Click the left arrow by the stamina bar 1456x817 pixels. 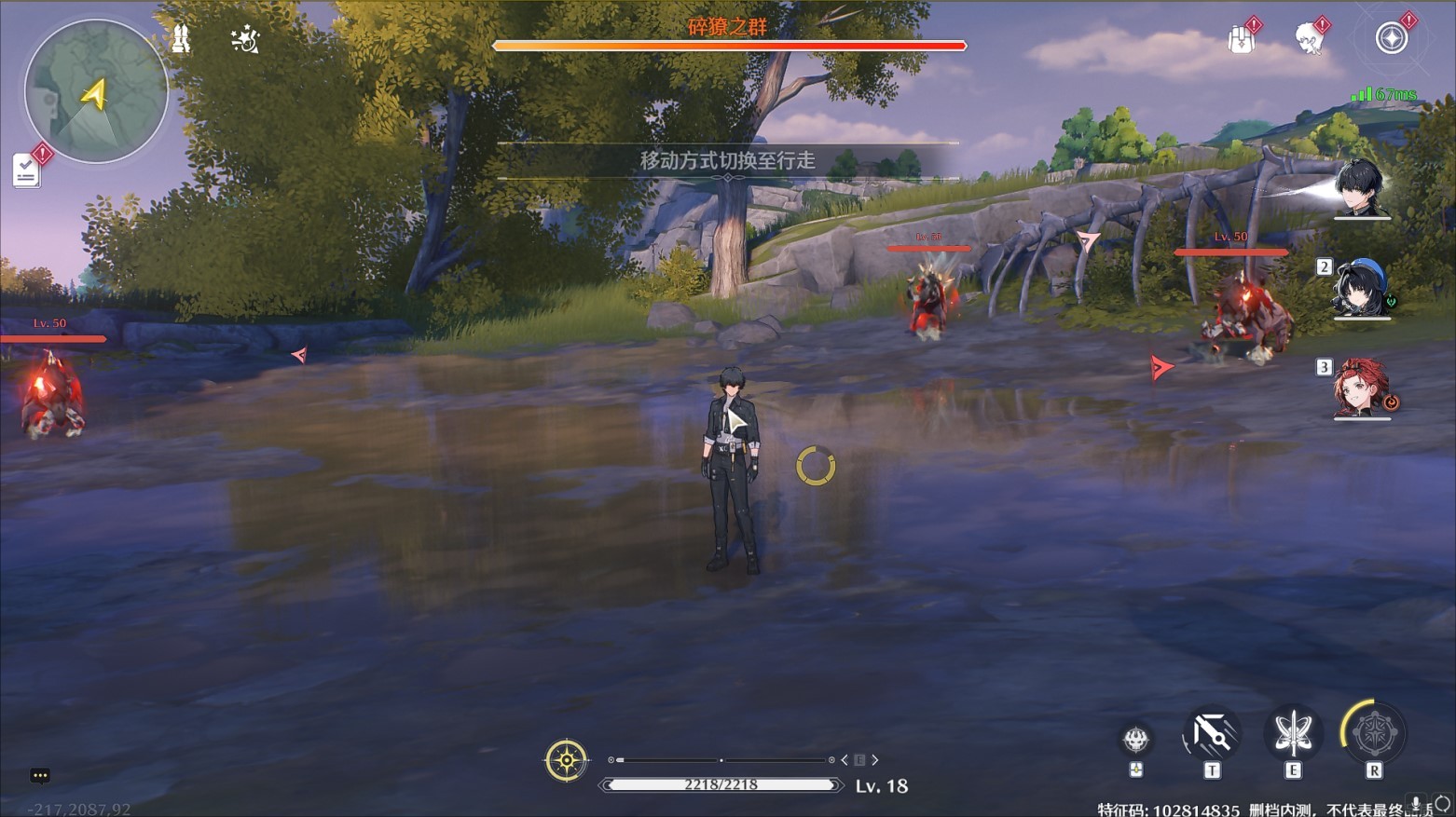click(x=845, y=760)
